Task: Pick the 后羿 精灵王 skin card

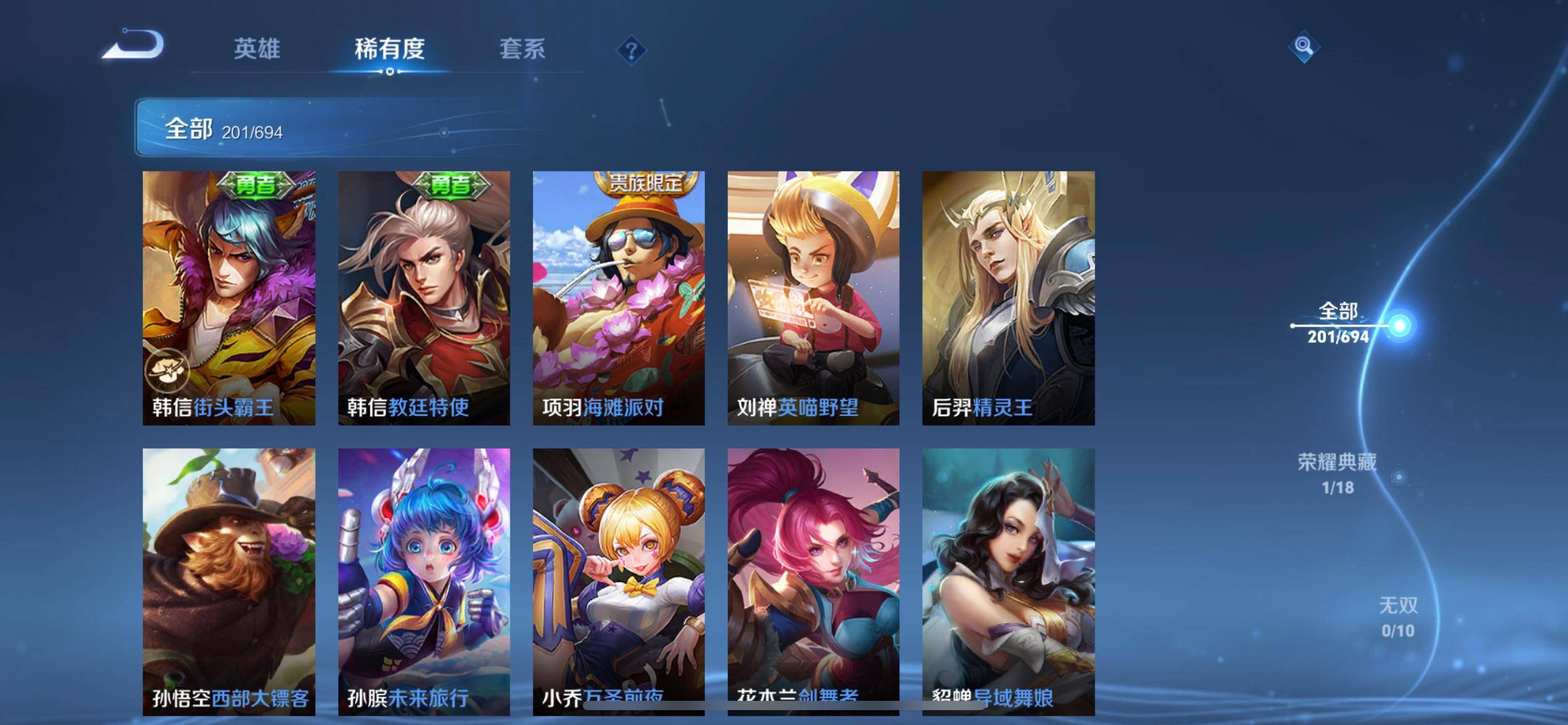Action: pyautogui.click(x=1008, y=297)
